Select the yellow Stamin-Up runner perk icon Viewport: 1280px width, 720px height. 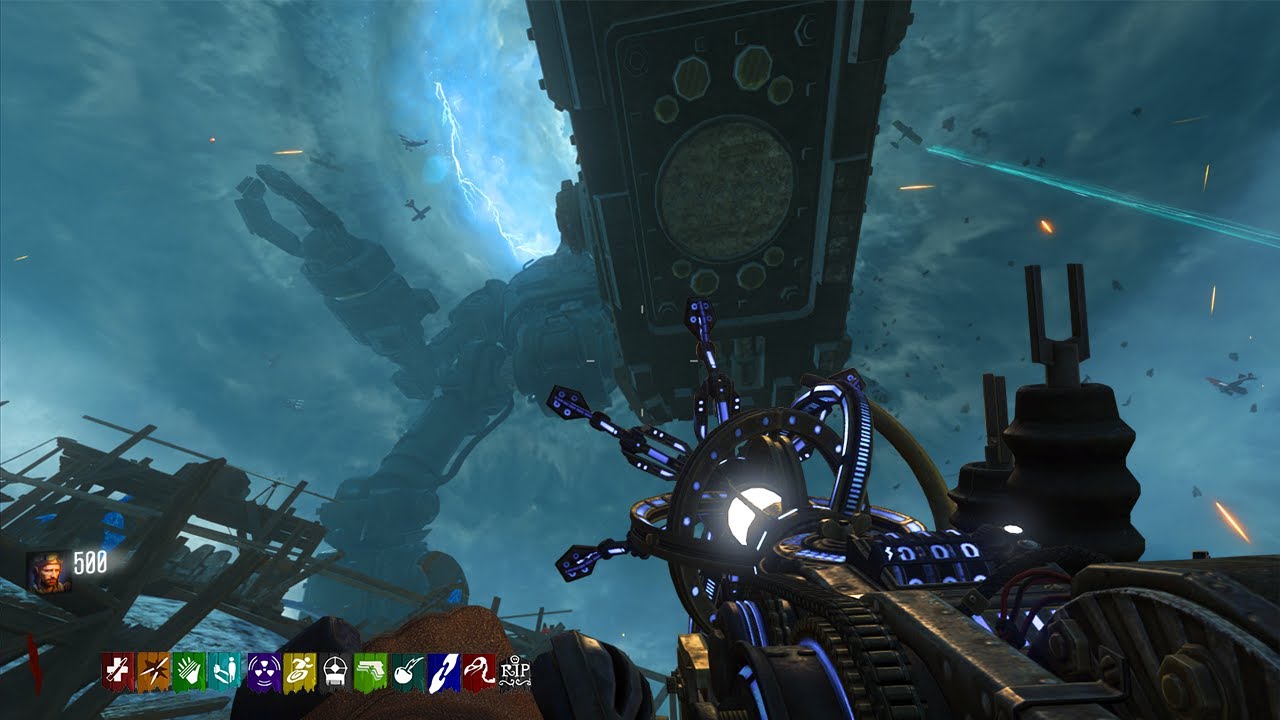299,671
